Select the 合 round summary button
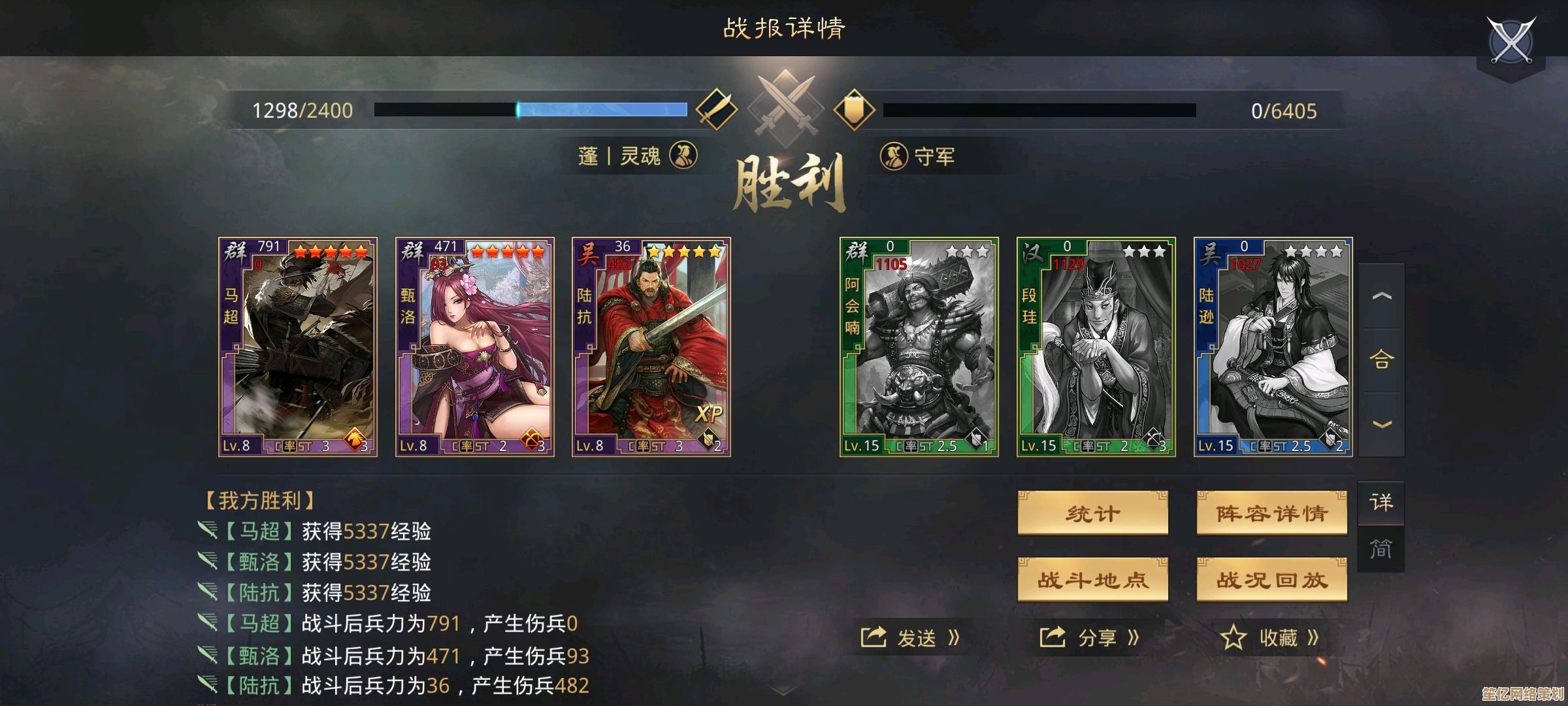Screen dimensions: 1568x706 click(x=1381, y=360)
